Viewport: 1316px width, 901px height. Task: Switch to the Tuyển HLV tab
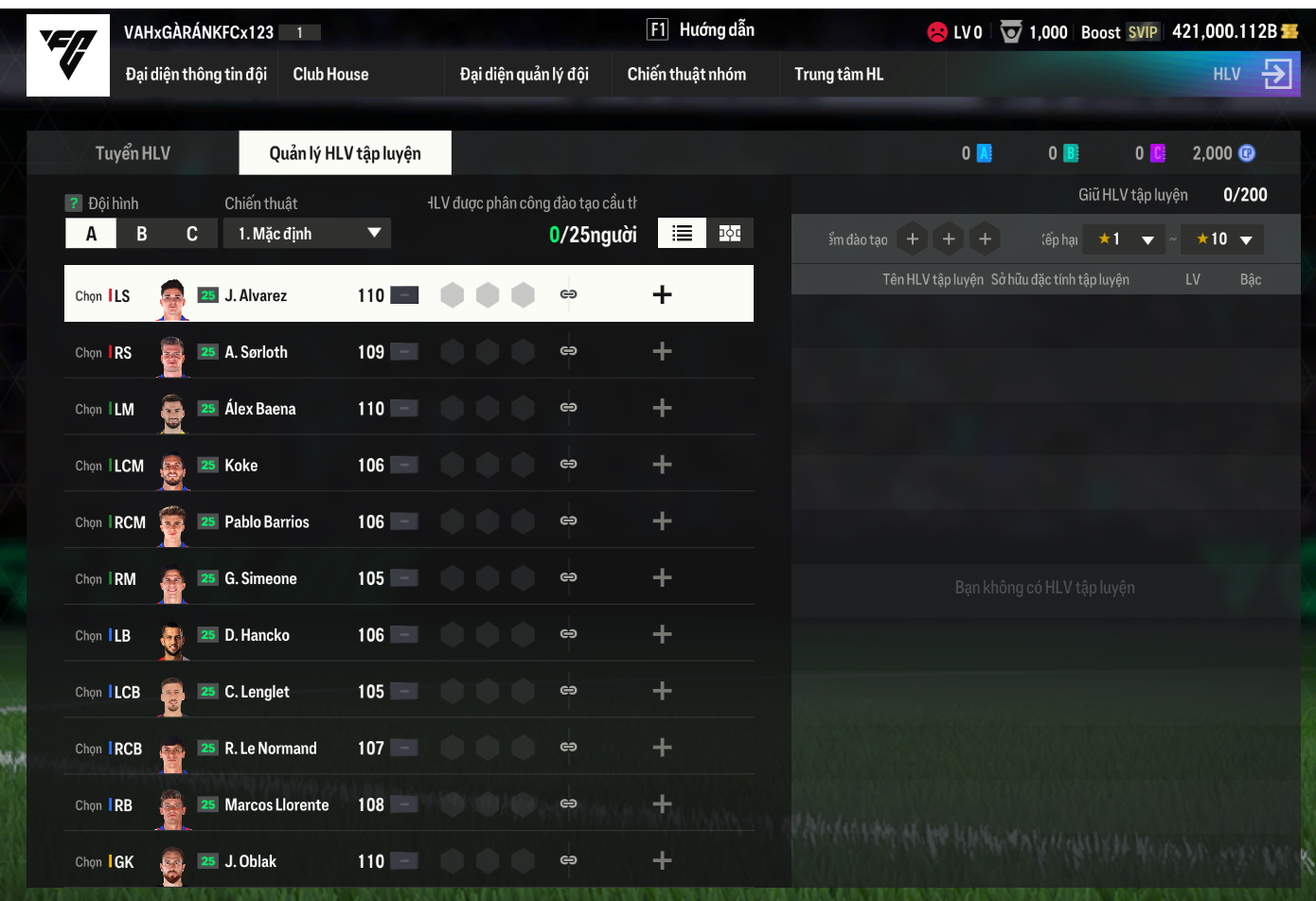click(133, 153)
